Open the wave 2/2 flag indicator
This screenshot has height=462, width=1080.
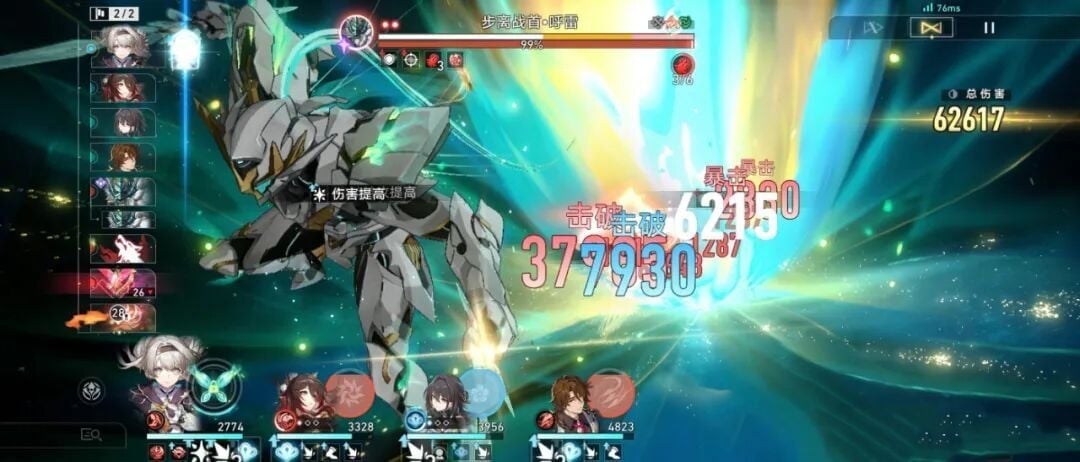click(112, 13)
